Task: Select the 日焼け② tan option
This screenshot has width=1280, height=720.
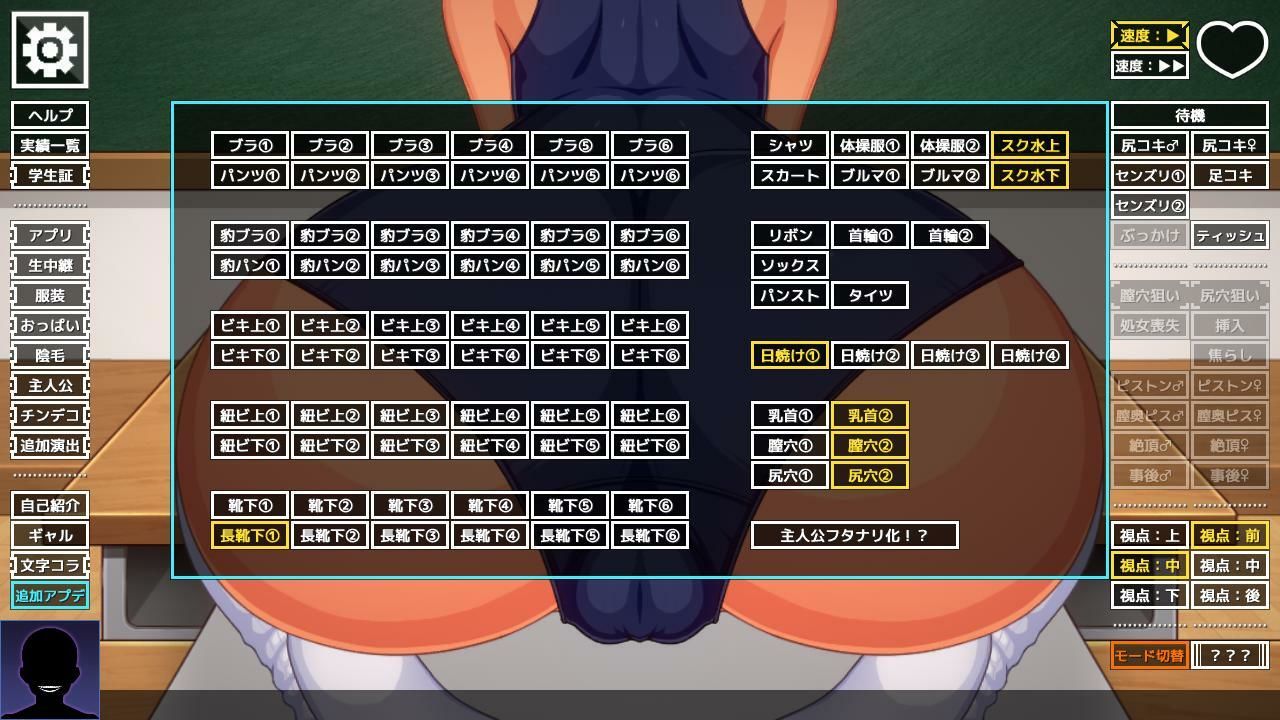Action: click(870, 355)
